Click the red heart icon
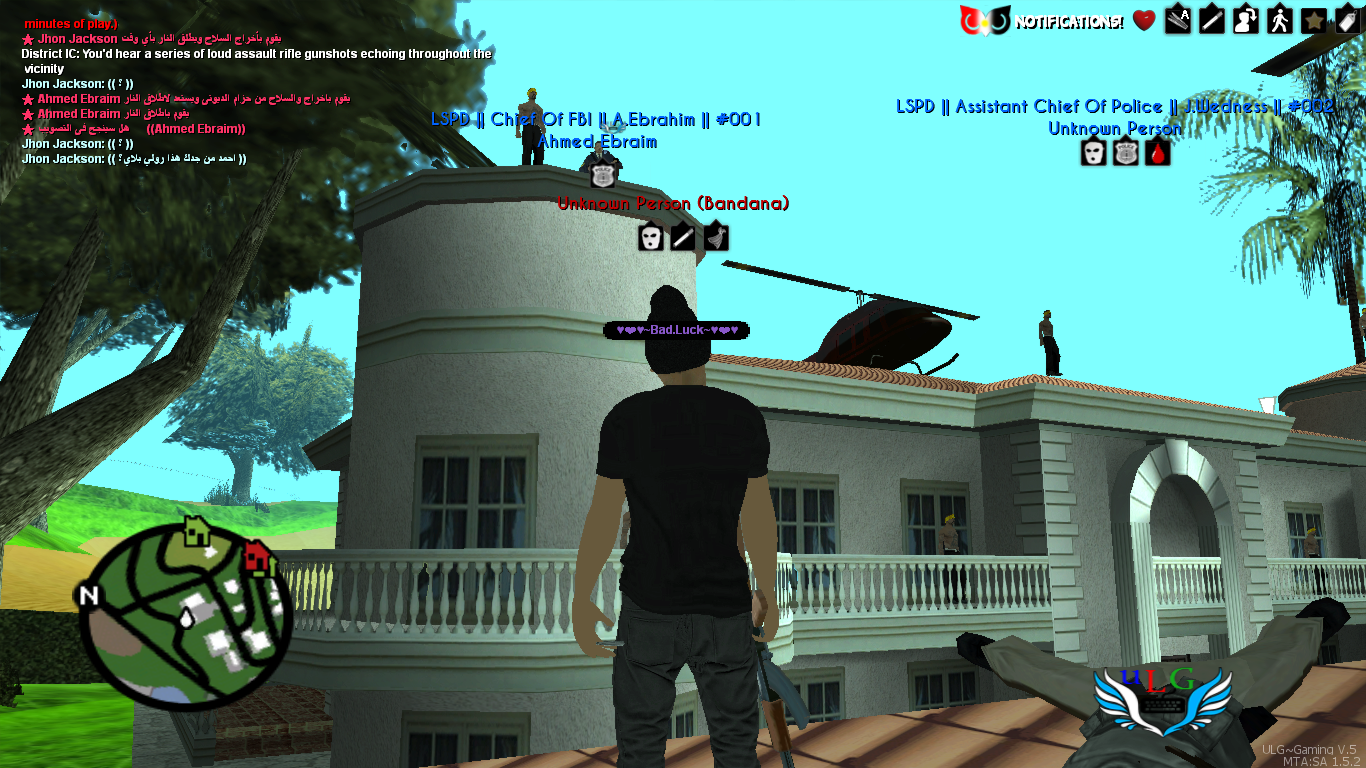Screen dimensions: 1366x768 [1144, 20]
